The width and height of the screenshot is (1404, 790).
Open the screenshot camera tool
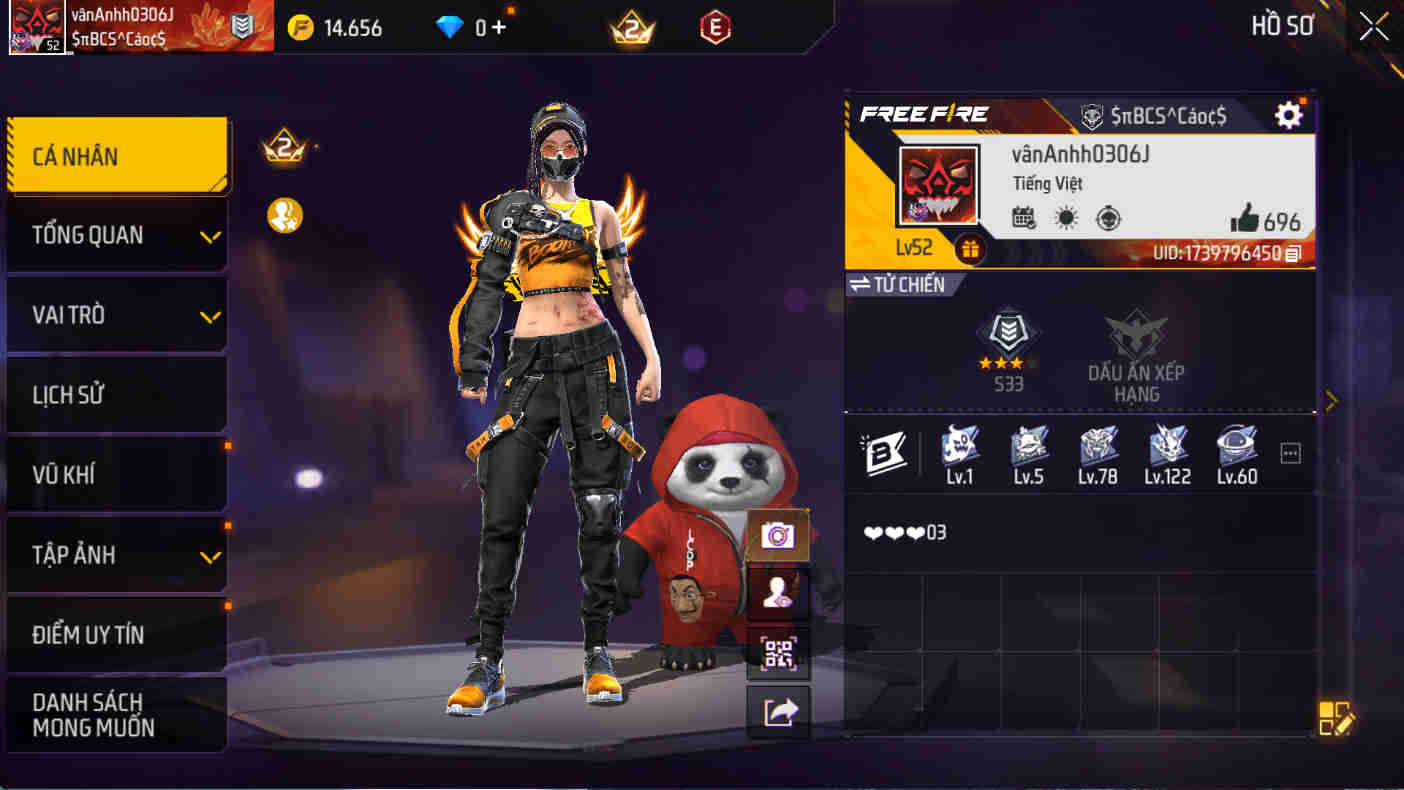coord(778,535)
